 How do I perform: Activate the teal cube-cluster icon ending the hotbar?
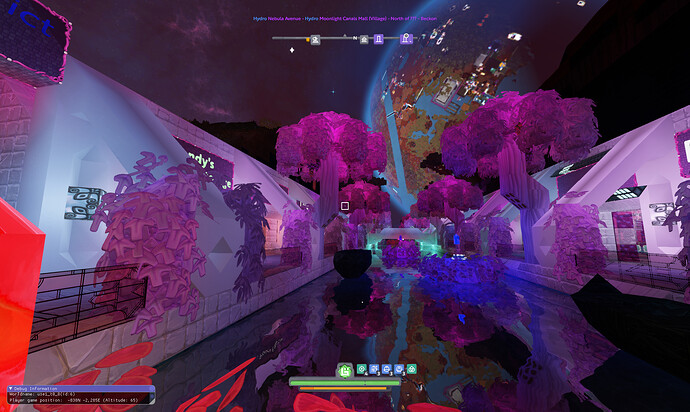[411, 369]
